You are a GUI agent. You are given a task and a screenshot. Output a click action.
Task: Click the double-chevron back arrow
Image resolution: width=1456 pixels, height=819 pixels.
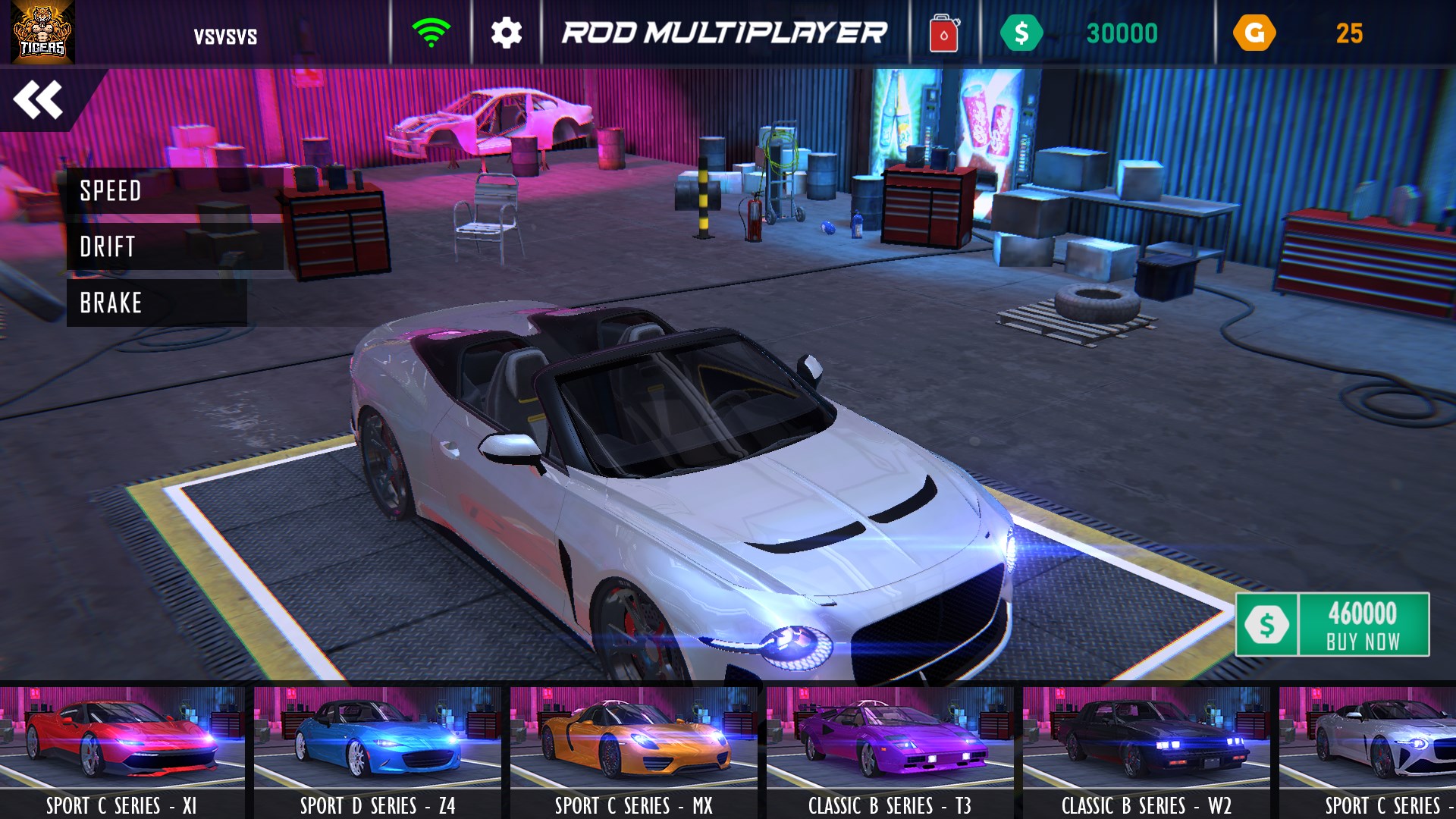(x=39, y=99)
